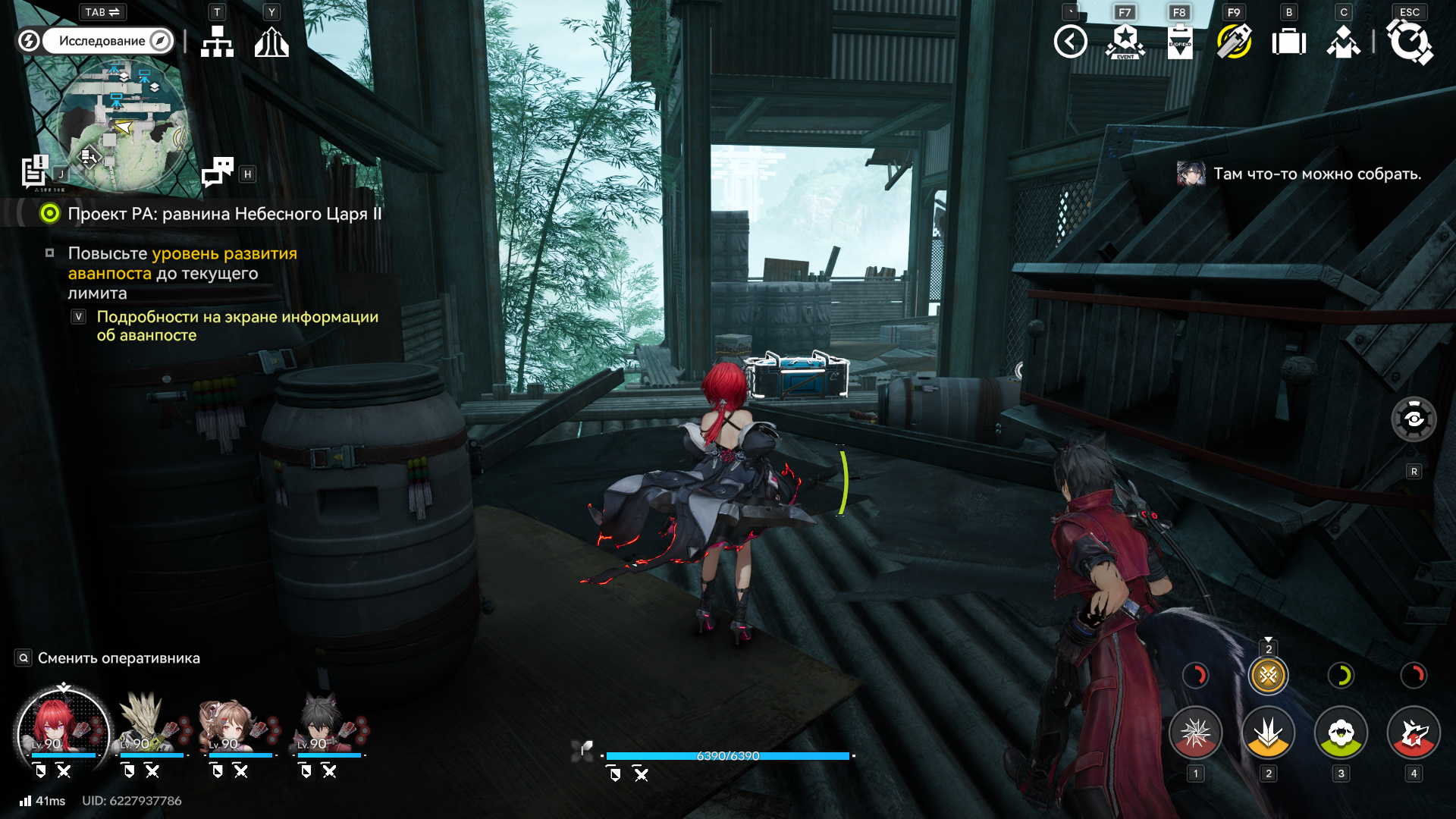The image size is (1456, 819).
Task: Open the tower buildings icon
Action: tap(271, 42)
